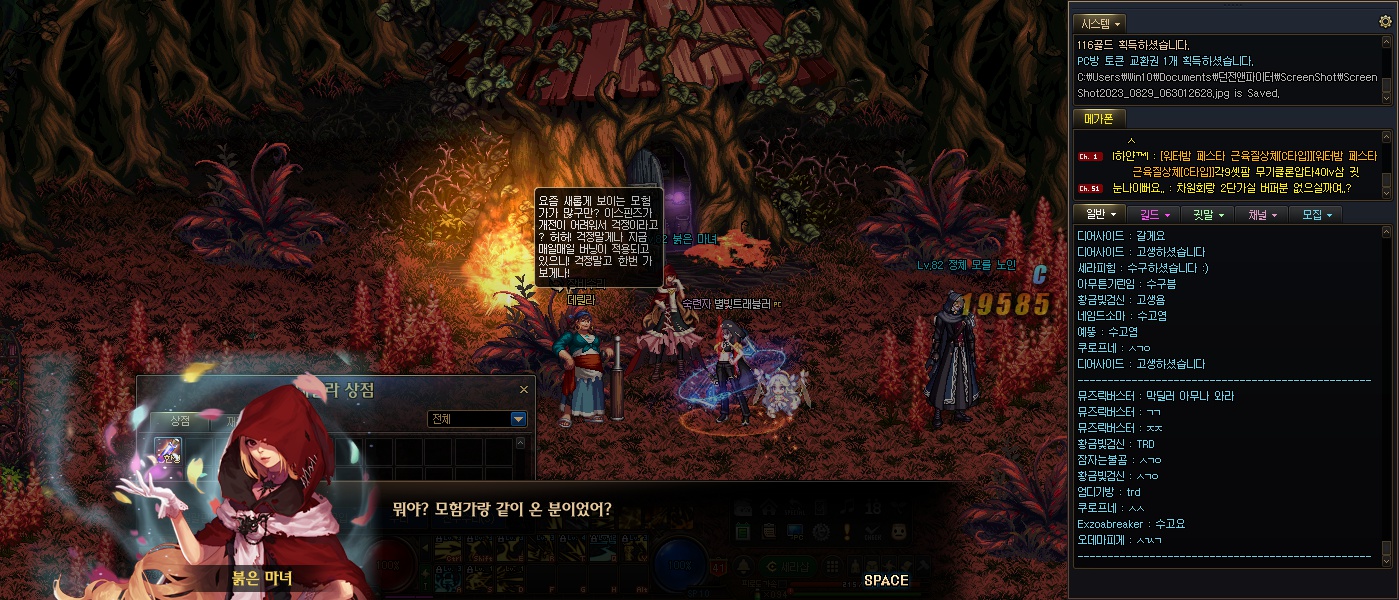Select the 상점 tab in shop window
The width and height of the screenshot is (1399, 600).
coord(180,419)
